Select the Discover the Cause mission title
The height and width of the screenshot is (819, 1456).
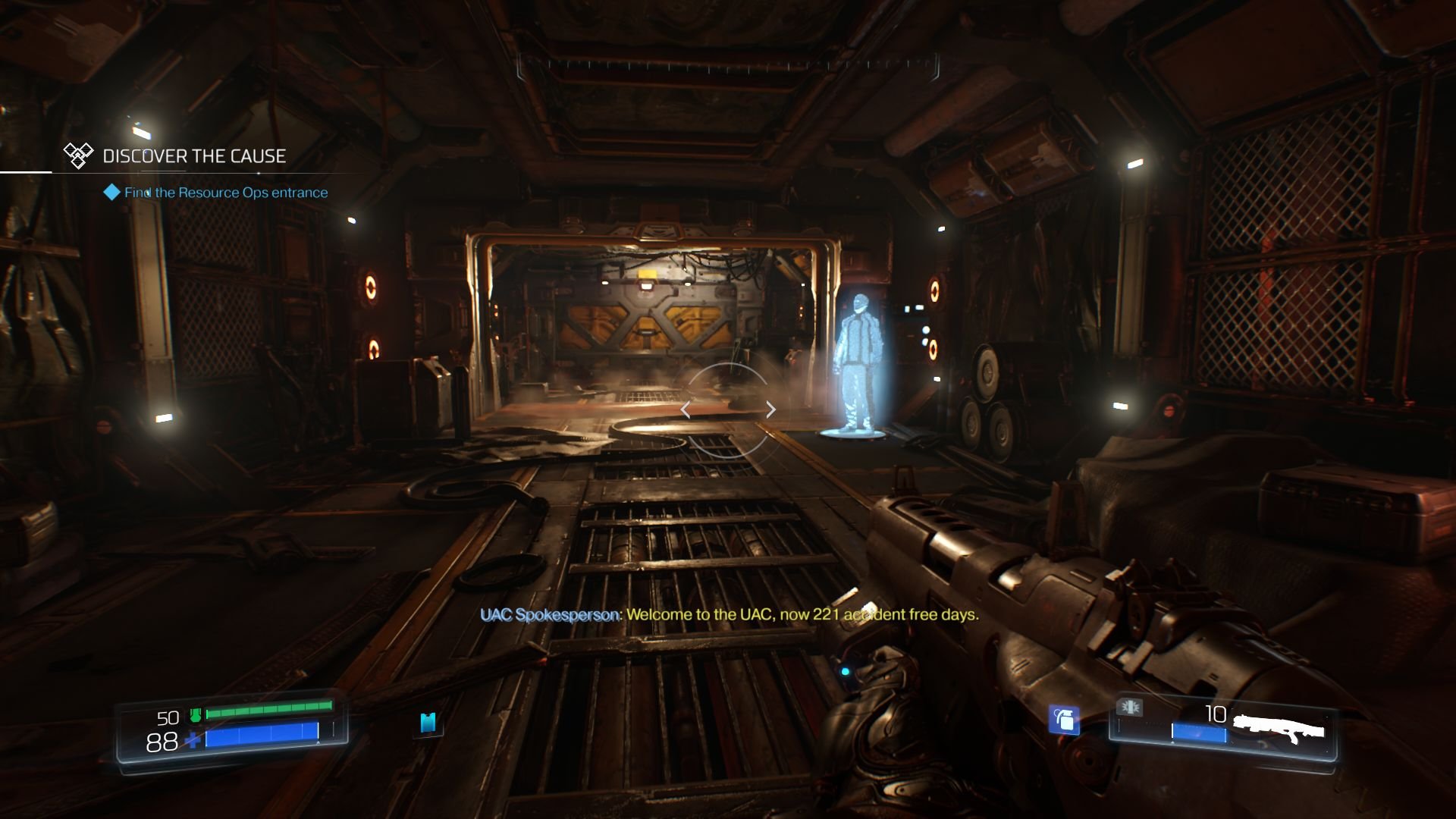coord(194,156)
